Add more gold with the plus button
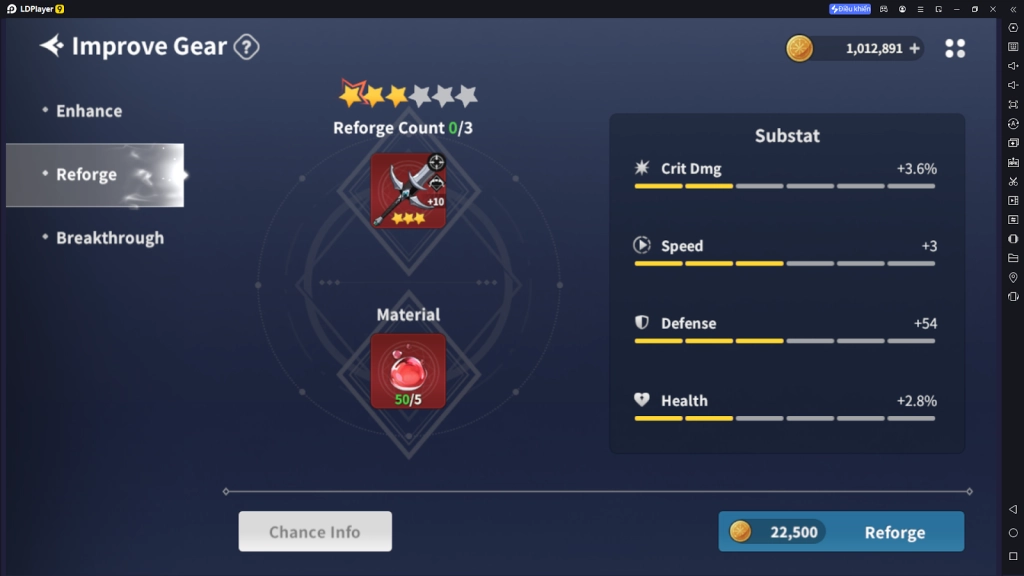Screen dimensions: 1024x576 [x=914, y=48]
